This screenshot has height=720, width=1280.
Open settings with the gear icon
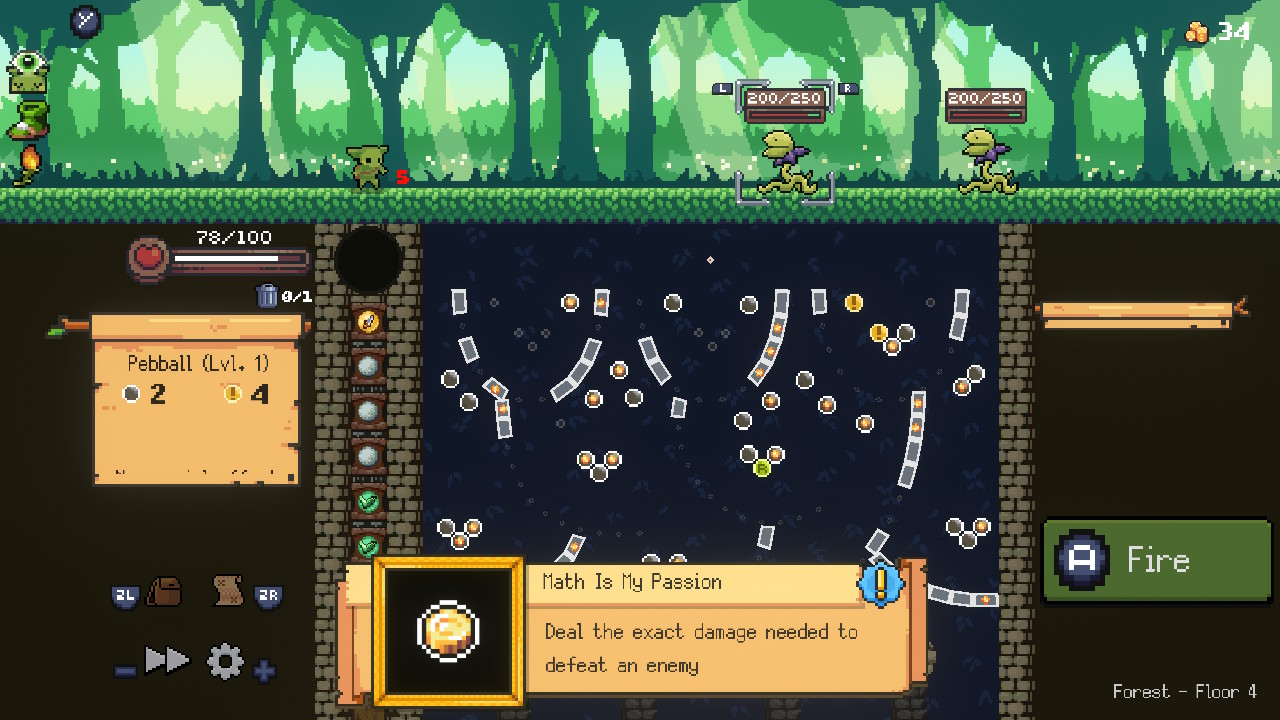pos(224,661)
